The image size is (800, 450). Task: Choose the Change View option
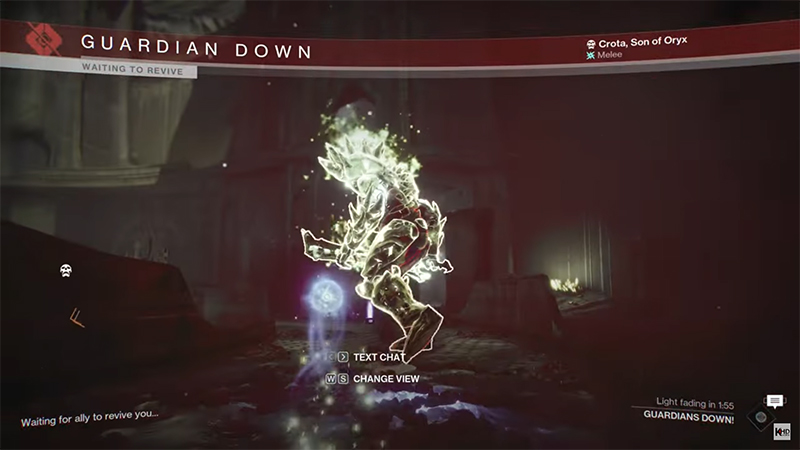click(x=385, y=379)
